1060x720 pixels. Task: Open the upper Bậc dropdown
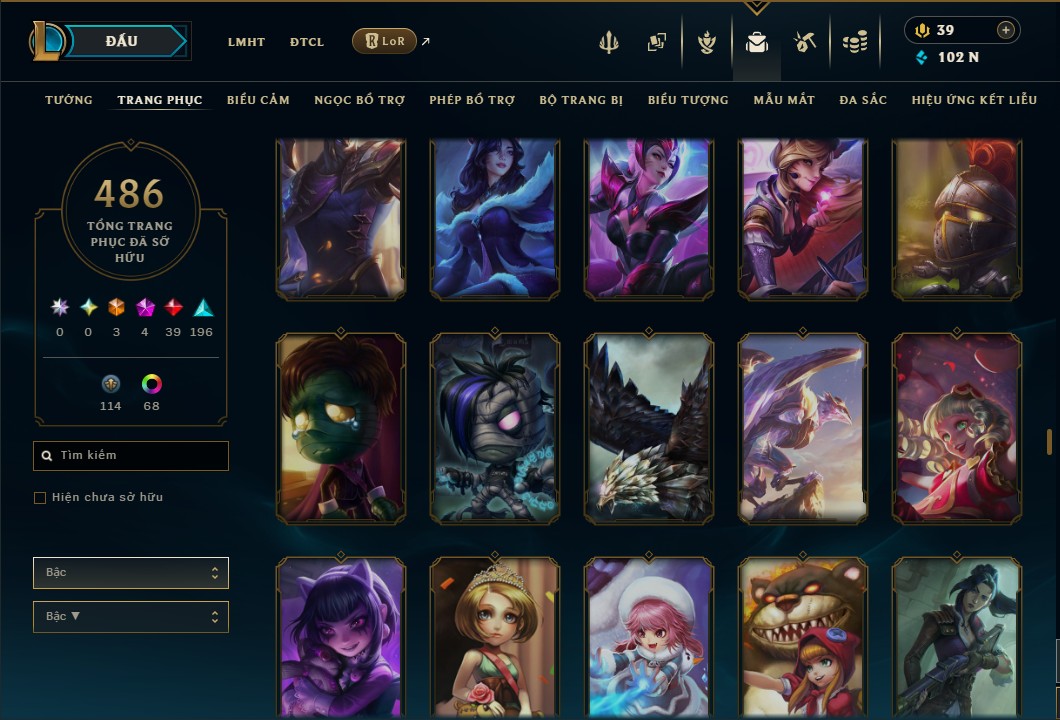tap(131, 573)
